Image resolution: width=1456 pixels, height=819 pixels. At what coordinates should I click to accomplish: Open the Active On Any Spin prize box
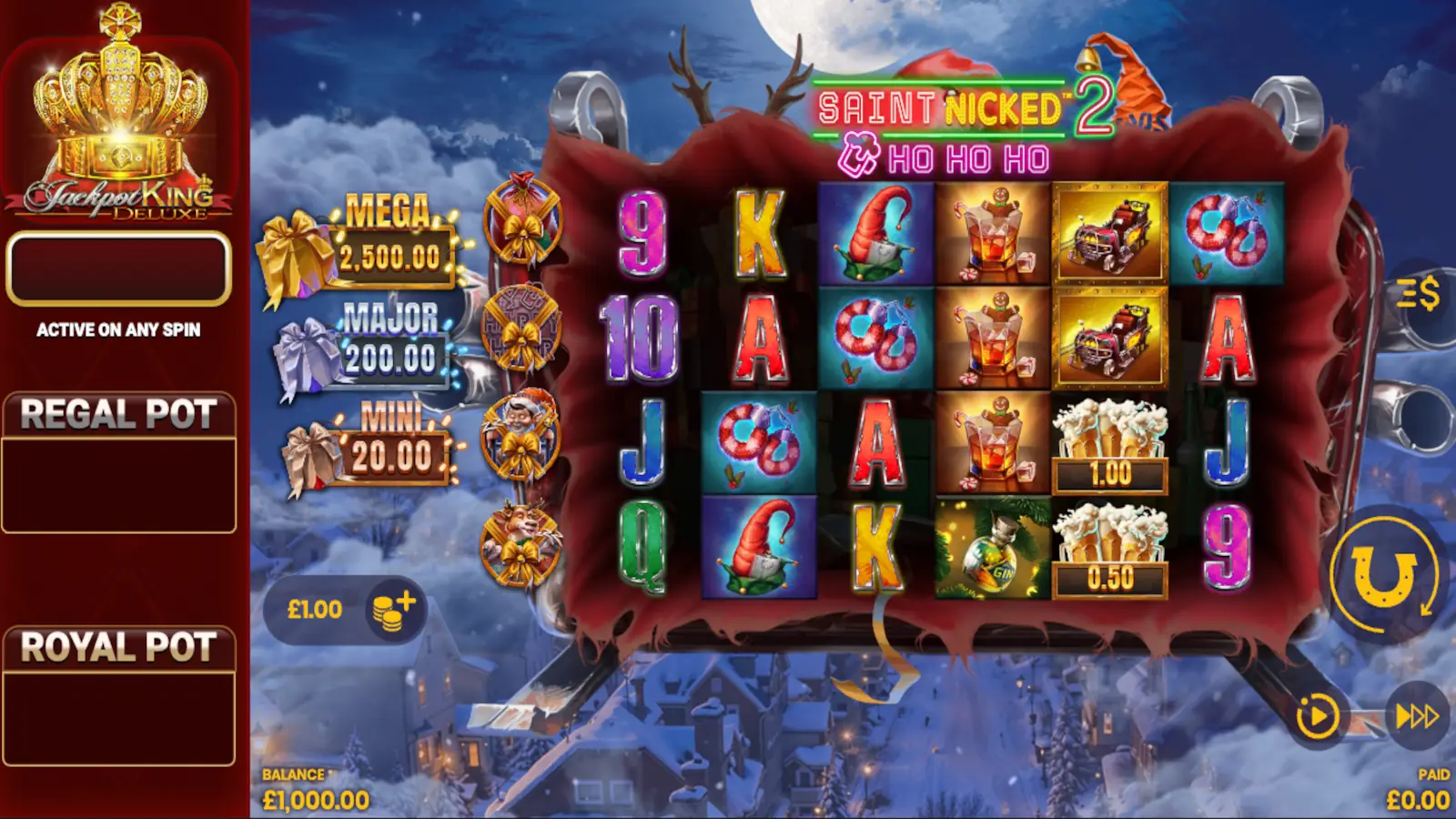(x=118, y=268)
